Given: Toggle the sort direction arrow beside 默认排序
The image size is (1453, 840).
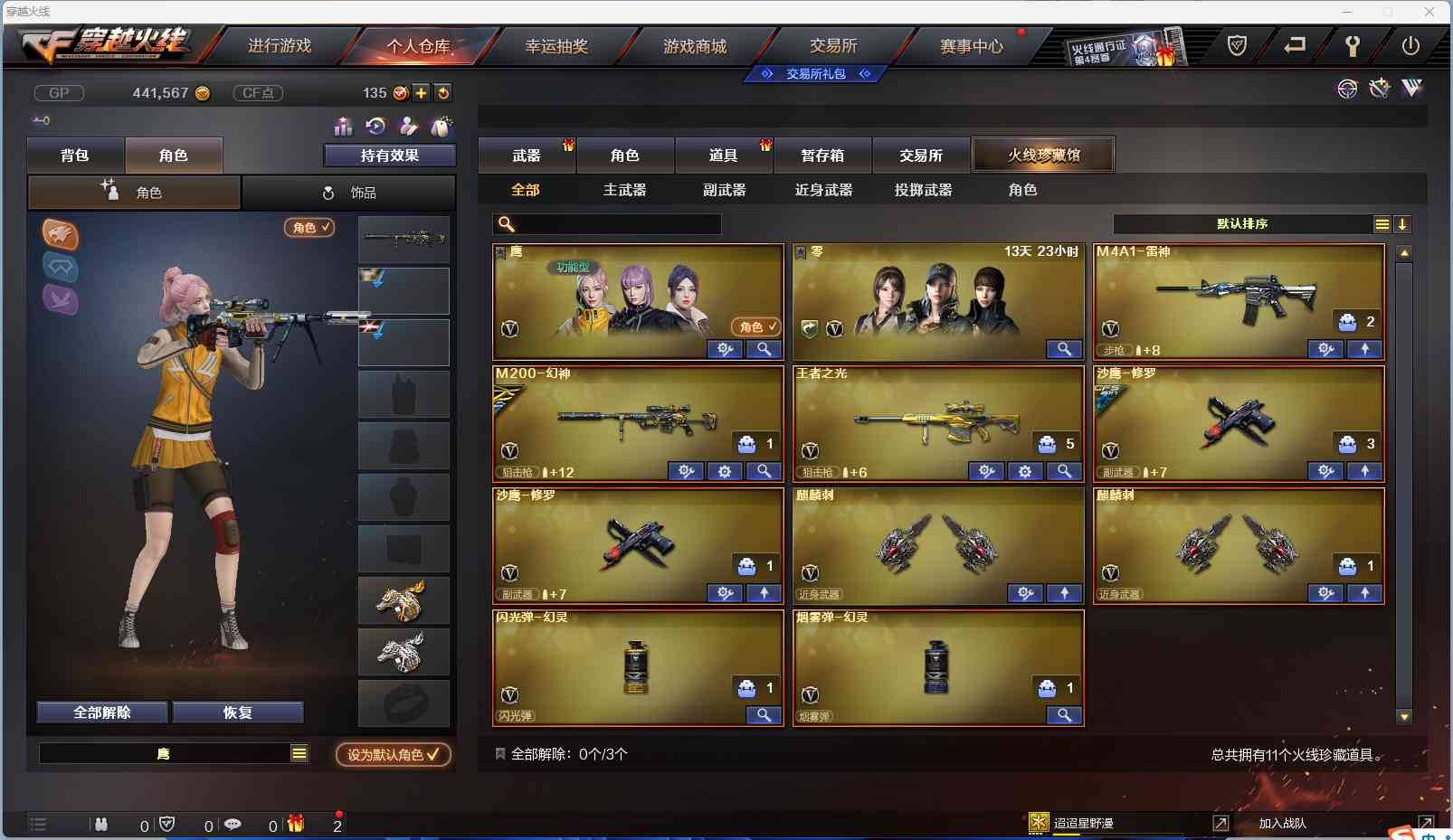Looking at the screenshot, I should point(1402,223).
